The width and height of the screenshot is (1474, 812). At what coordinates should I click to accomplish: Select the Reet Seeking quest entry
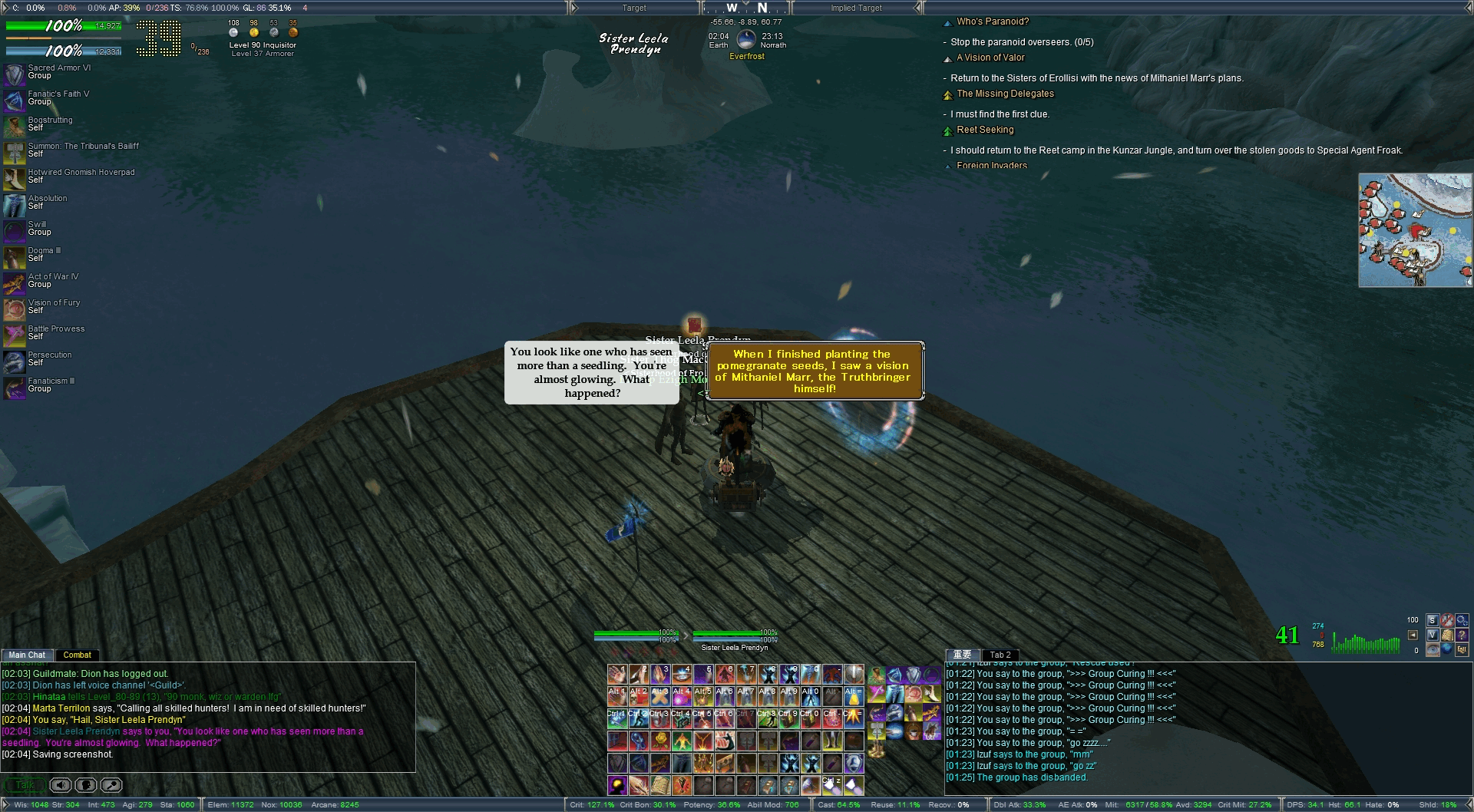point(985,130)
